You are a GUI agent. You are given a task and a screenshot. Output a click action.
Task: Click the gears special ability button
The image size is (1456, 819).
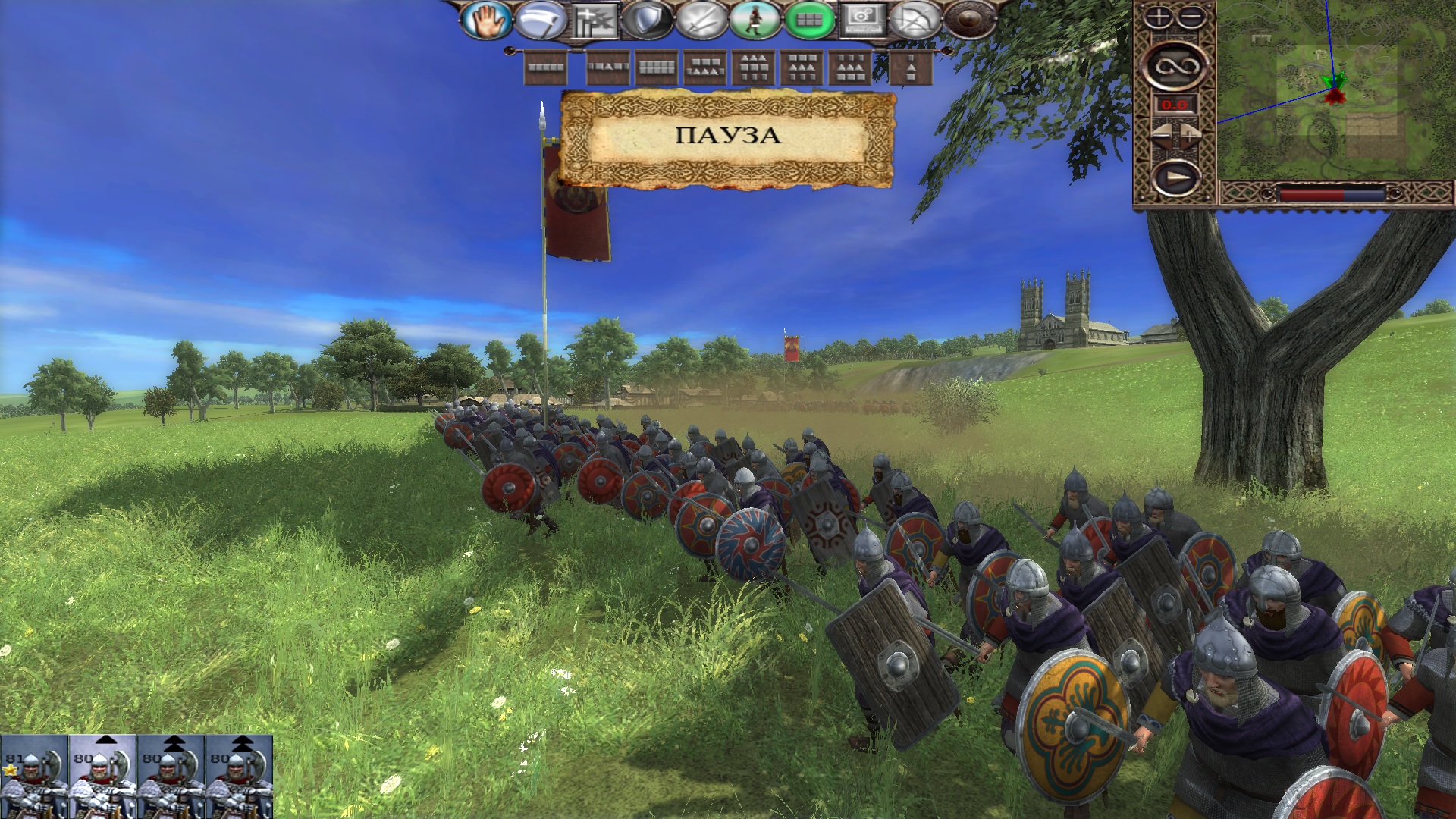coord(864,20)
